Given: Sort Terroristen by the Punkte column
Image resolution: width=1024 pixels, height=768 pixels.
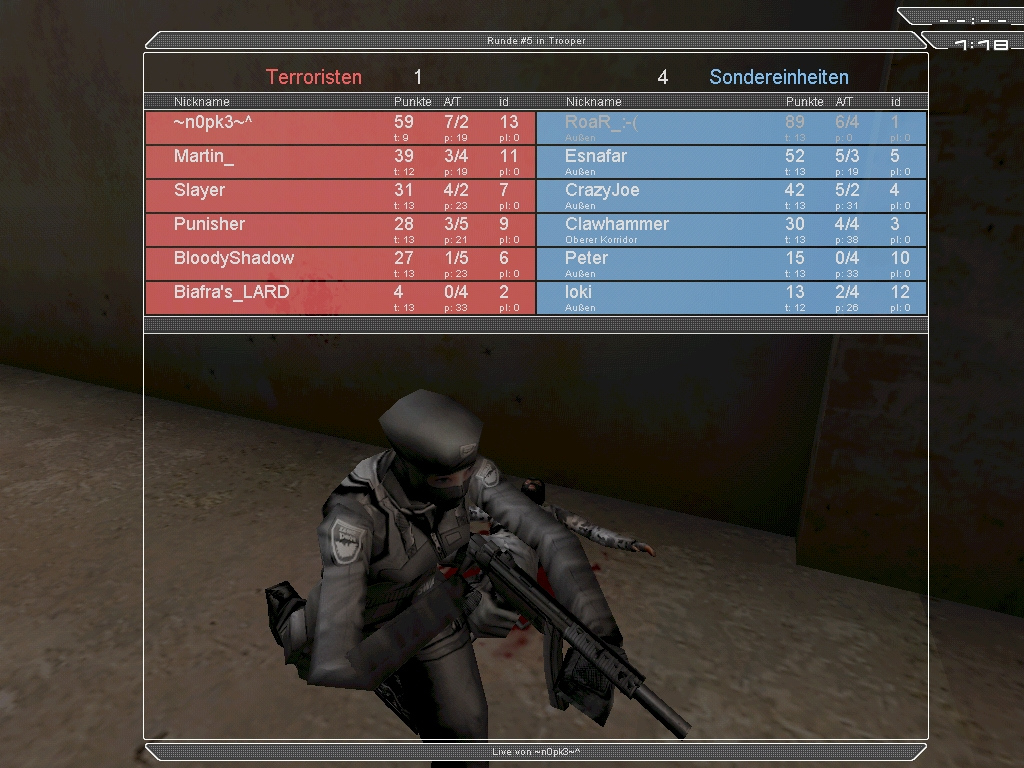Looking at the screenshot, I should [x=412, y=102].
